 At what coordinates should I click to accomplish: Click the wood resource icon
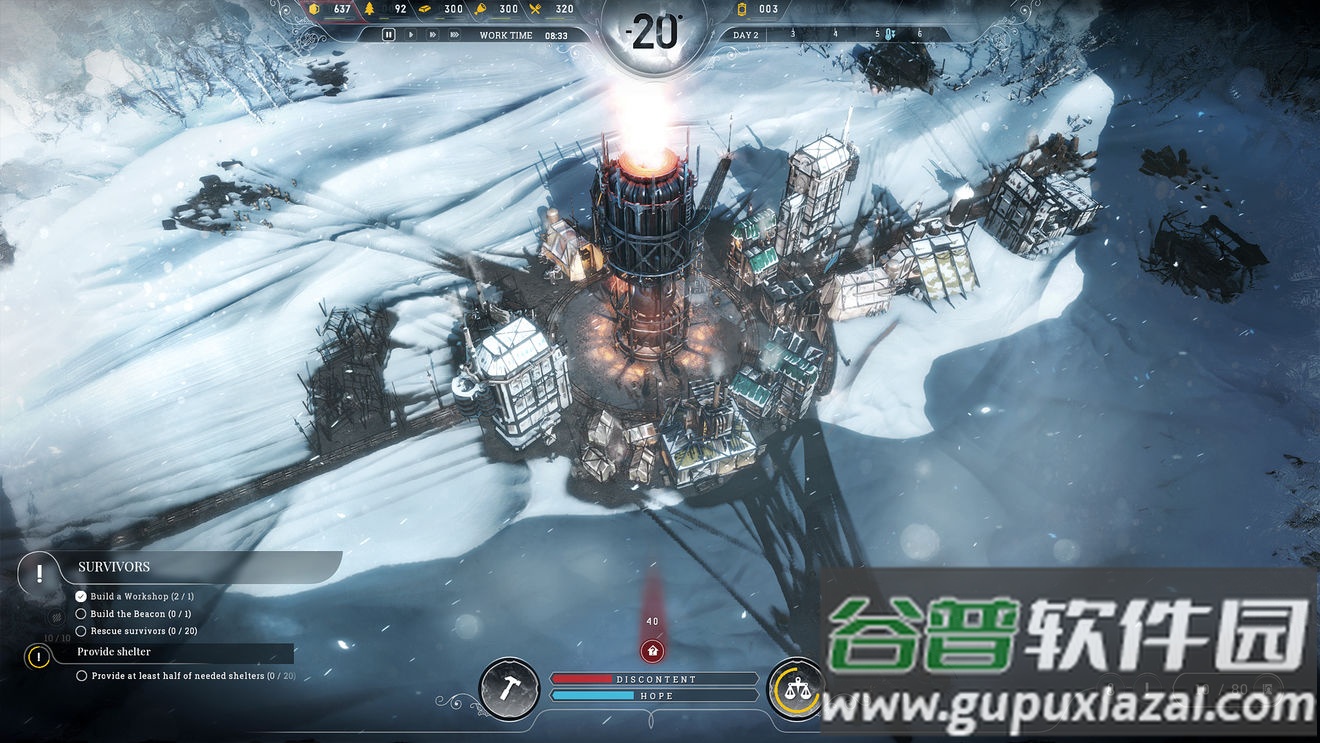(x=370, y=9)
